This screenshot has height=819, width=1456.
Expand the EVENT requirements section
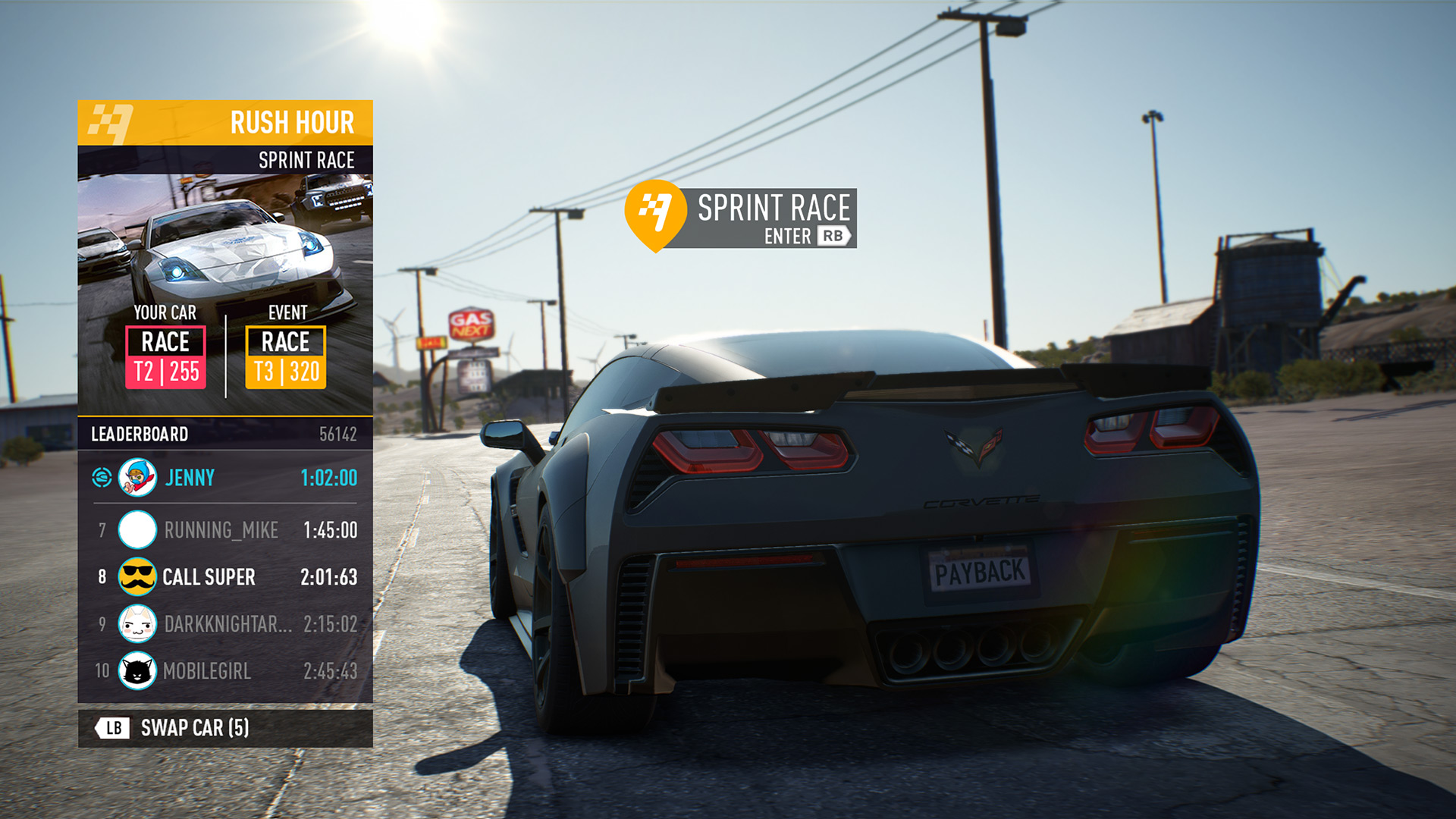click(285, 312)
